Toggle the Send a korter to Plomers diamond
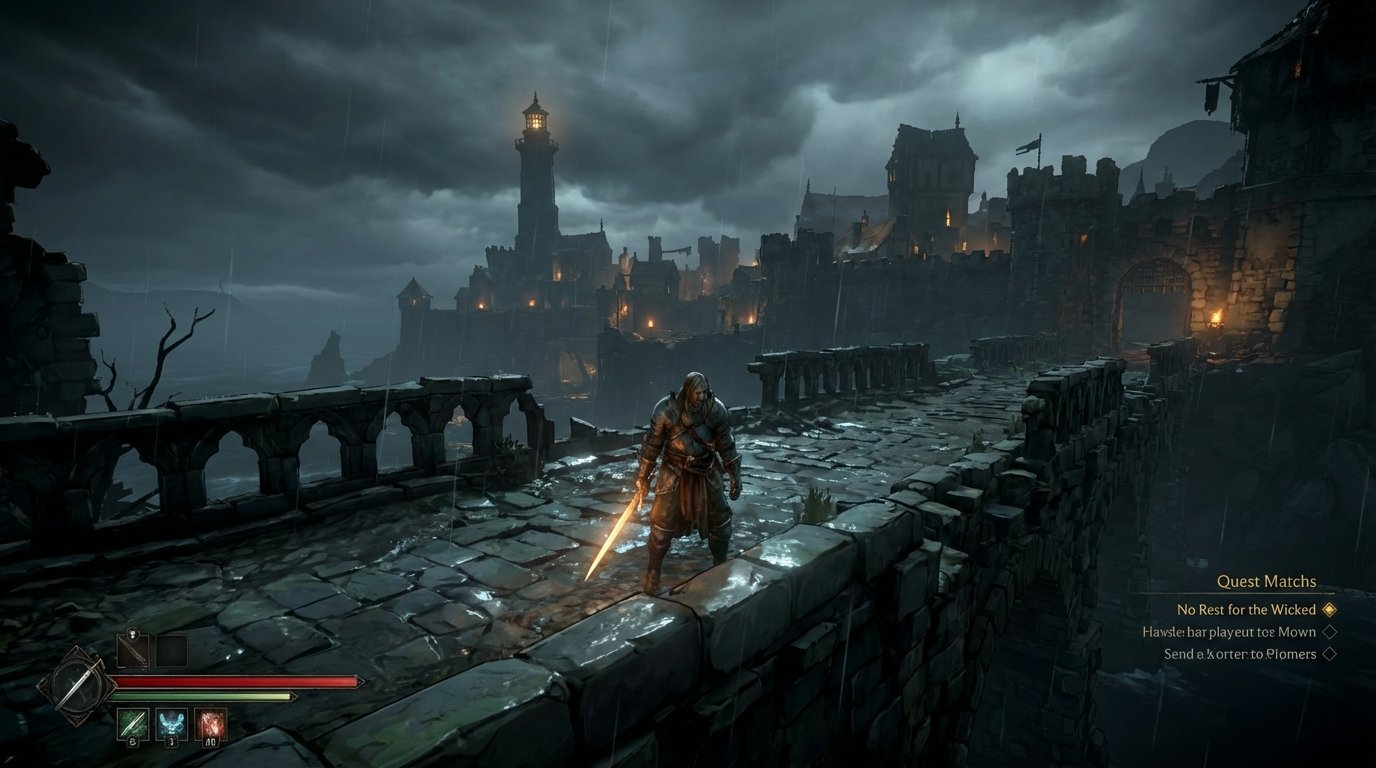This screenshot has width=1376, height=768. coord(1331,652)
